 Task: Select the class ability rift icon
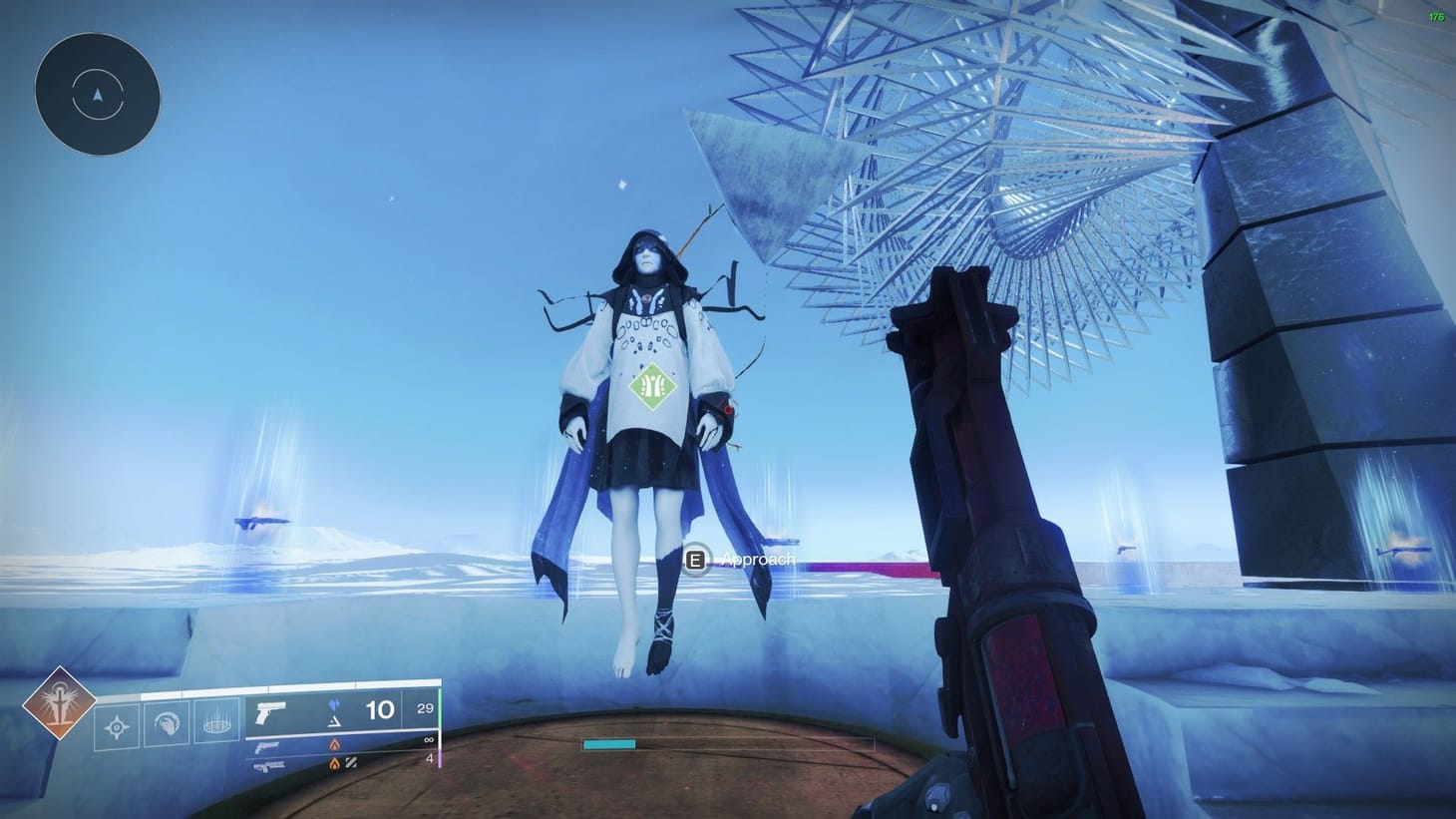click(214, 723)
